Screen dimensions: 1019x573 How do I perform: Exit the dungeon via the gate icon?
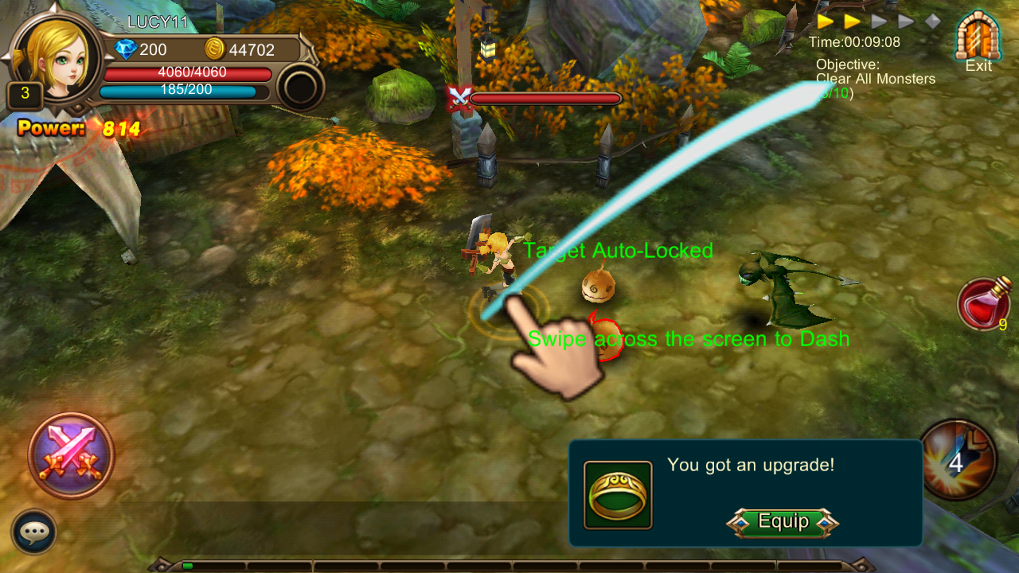click(x=978, y=42)
